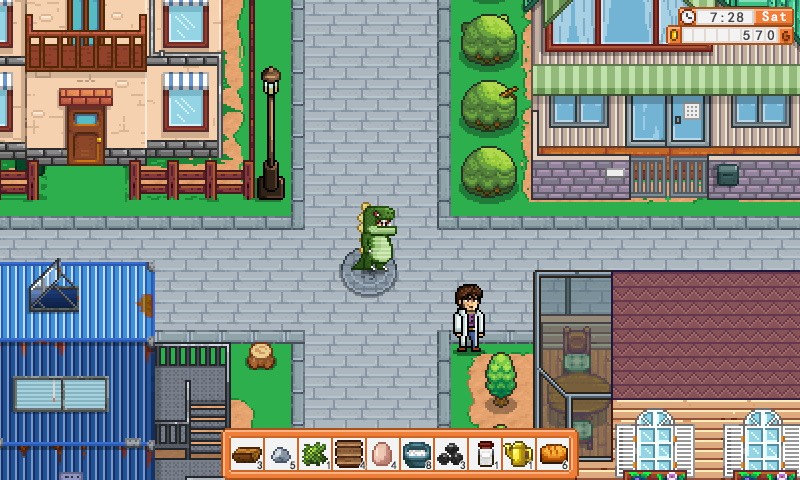Image resolution: width=800 pixels, height=480 pixels.
Task: Select the wood log hotbar slot
Action: point(247,454)
